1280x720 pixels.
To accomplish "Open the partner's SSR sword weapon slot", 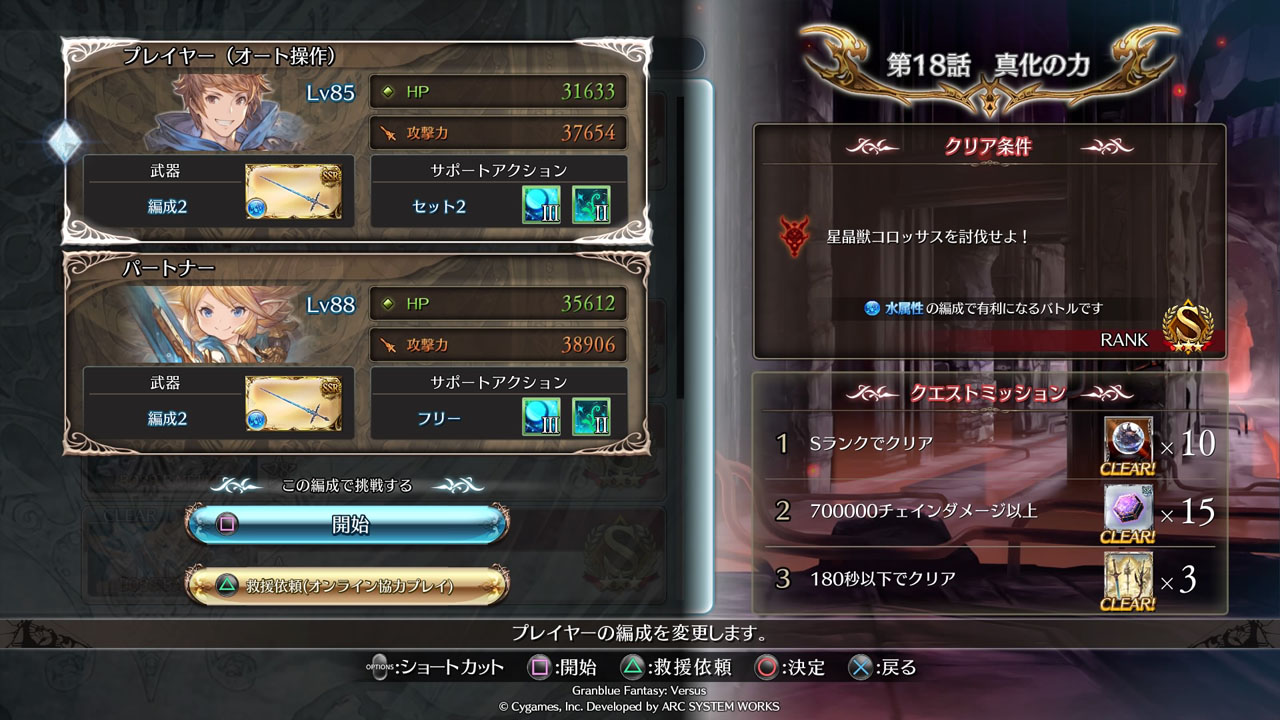I will coord(294,404).
